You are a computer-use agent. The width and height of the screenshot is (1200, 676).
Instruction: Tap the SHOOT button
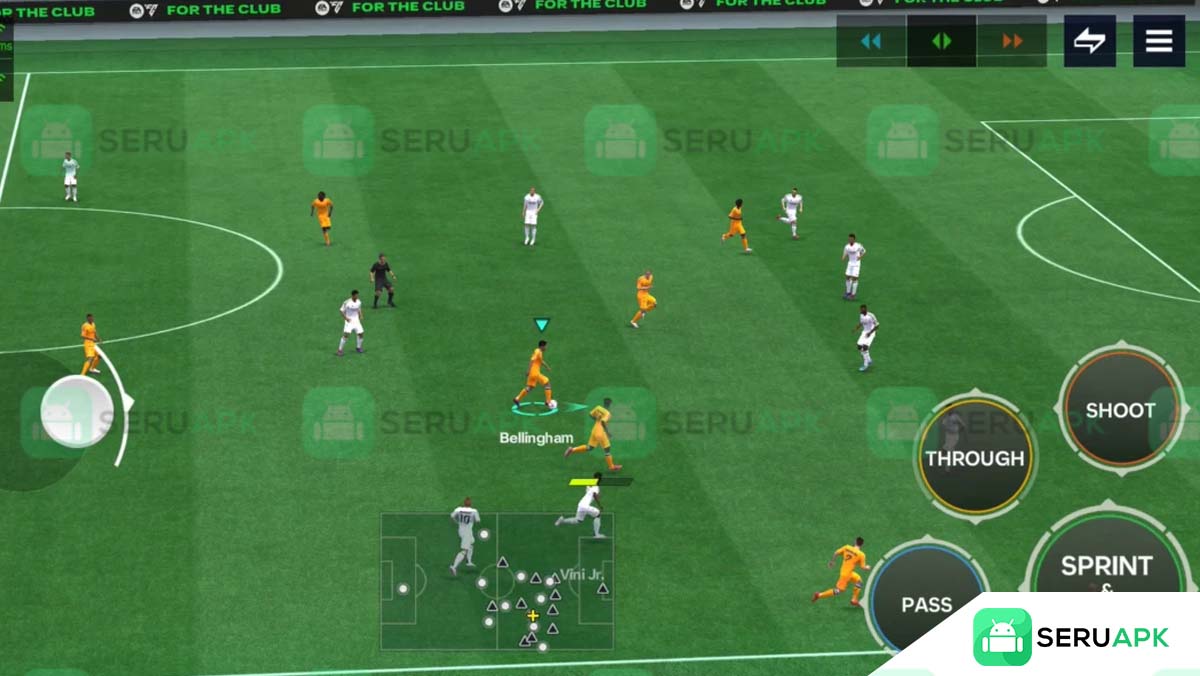tap(1120, 410)
